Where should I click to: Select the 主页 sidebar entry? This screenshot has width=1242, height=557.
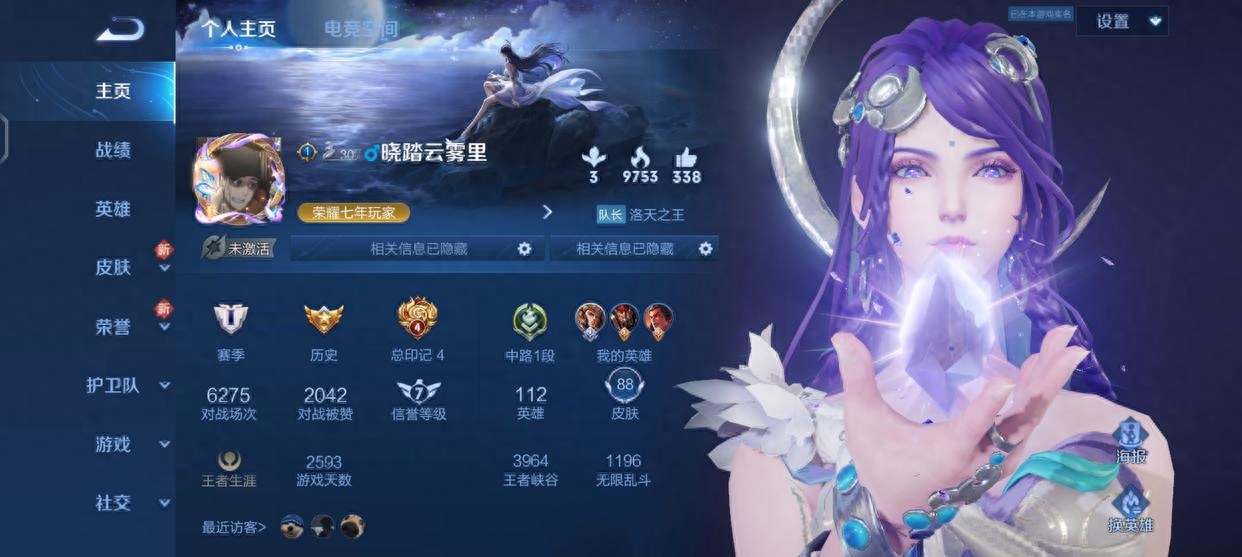coord(113,91)
